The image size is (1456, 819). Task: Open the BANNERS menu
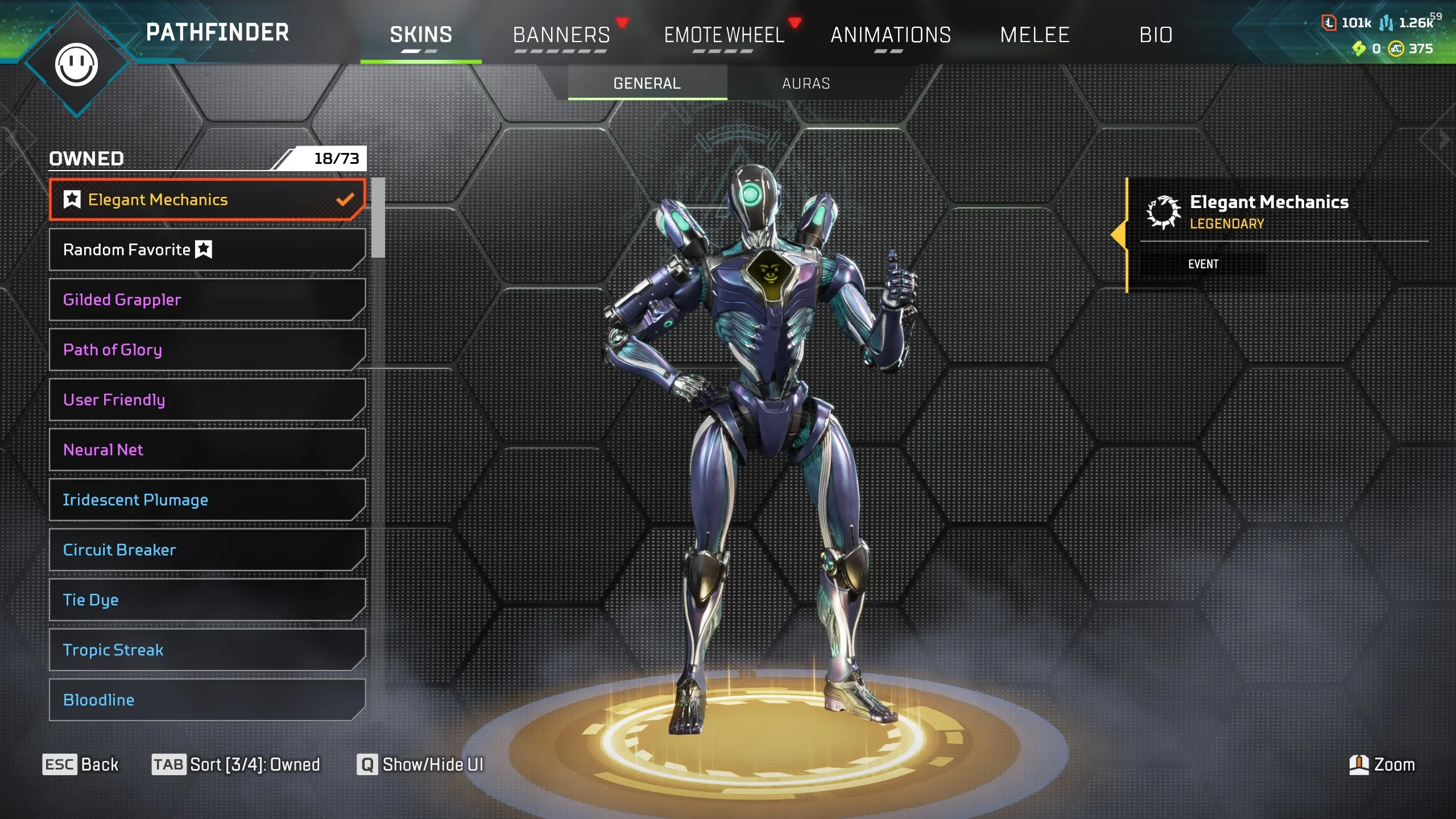click(x=561, y=35)
